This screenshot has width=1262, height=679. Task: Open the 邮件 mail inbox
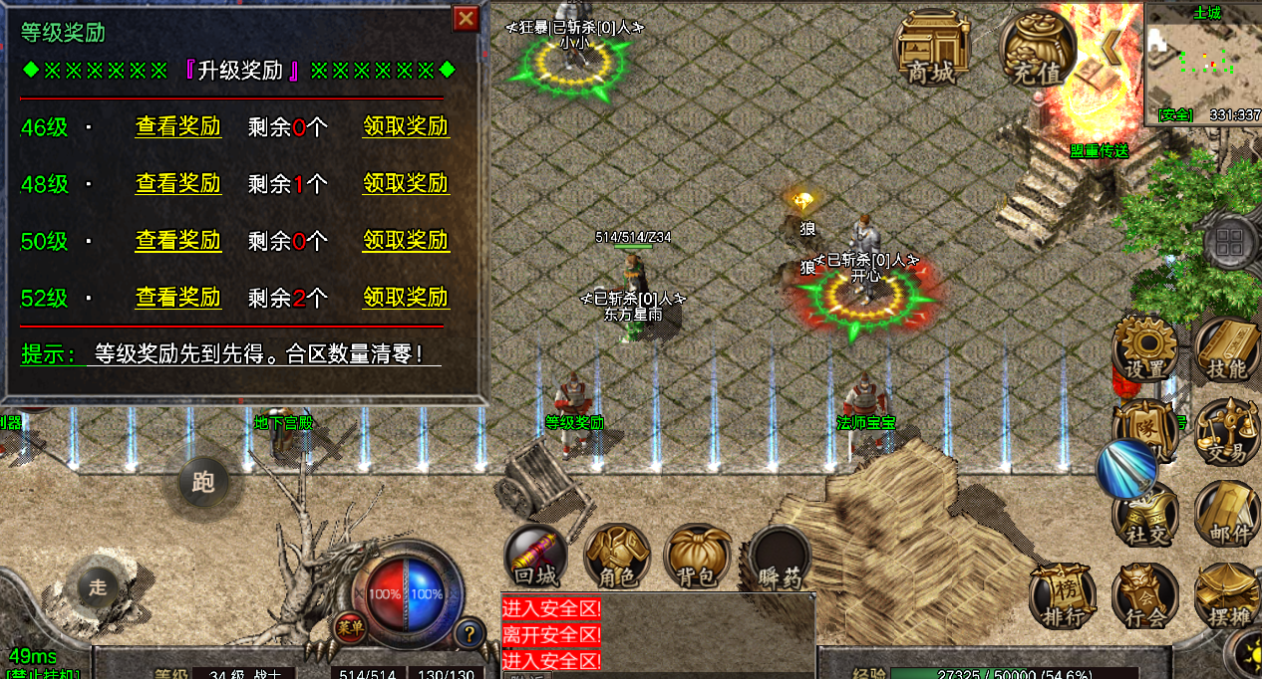click(x=1227, y=513)
